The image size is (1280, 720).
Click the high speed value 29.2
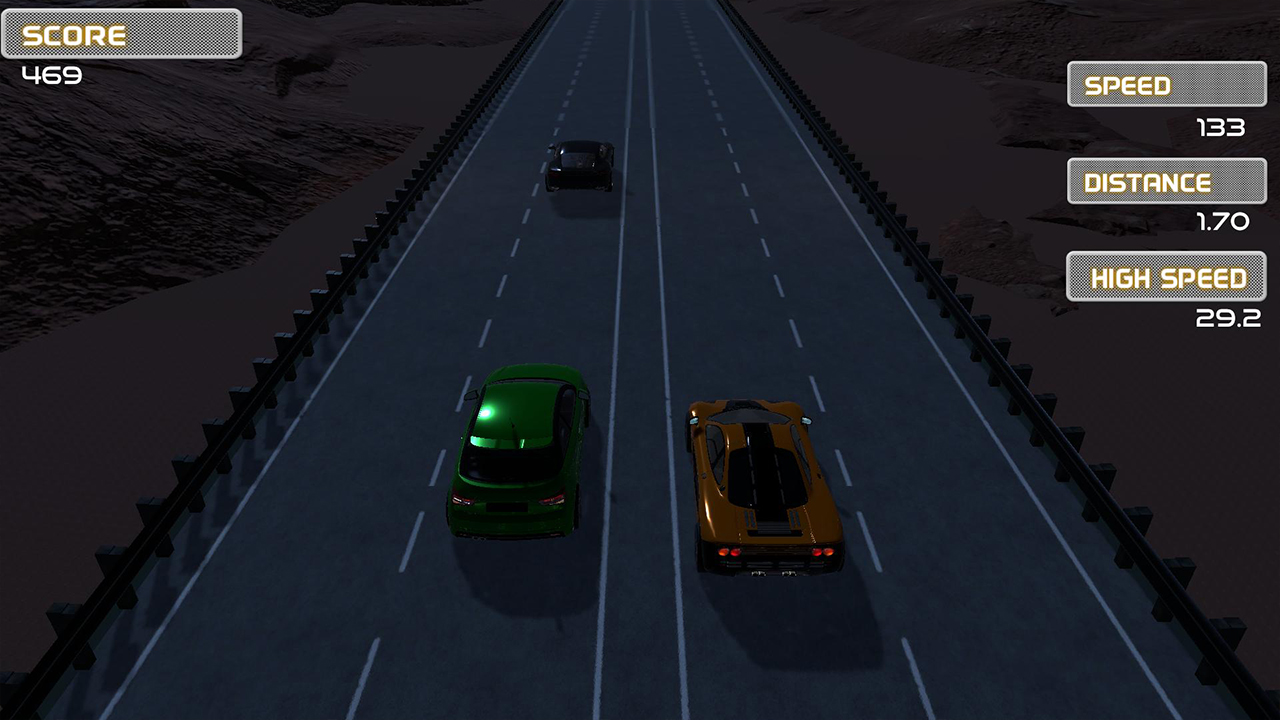(x=1228, y=319)
